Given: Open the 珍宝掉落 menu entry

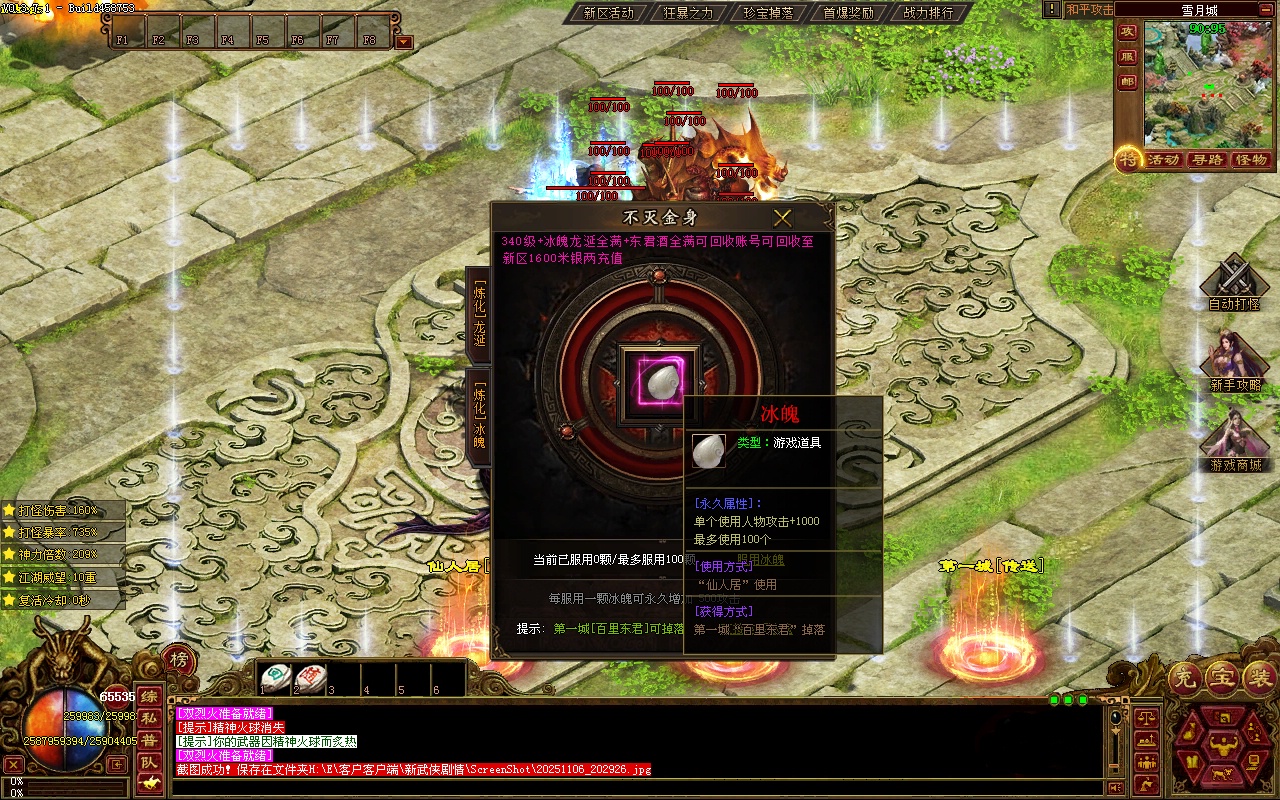Looking at the screenshot, I should (768, 13).
